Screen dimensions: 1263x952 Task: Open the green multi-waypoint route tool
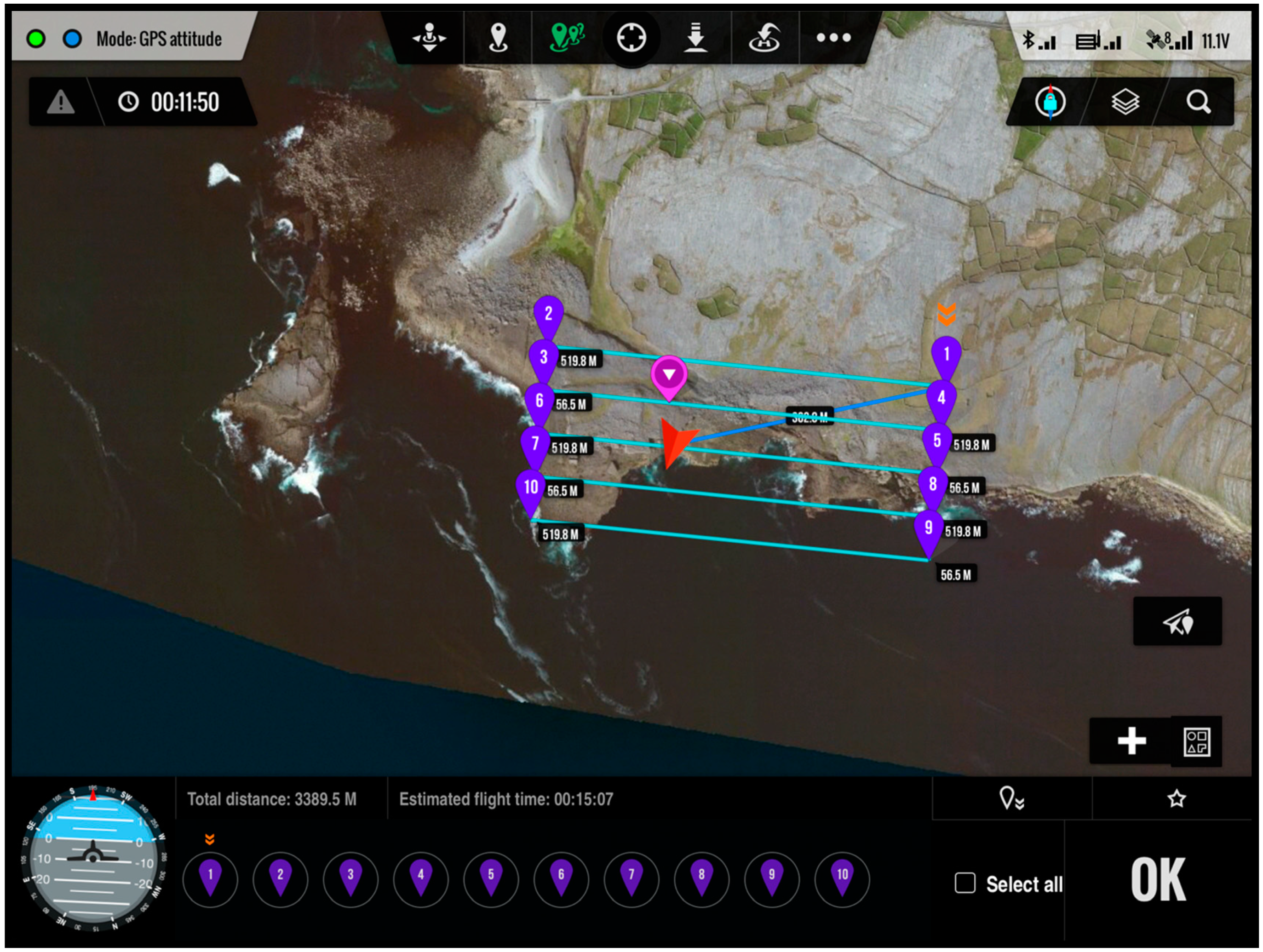tap(566, 38)
